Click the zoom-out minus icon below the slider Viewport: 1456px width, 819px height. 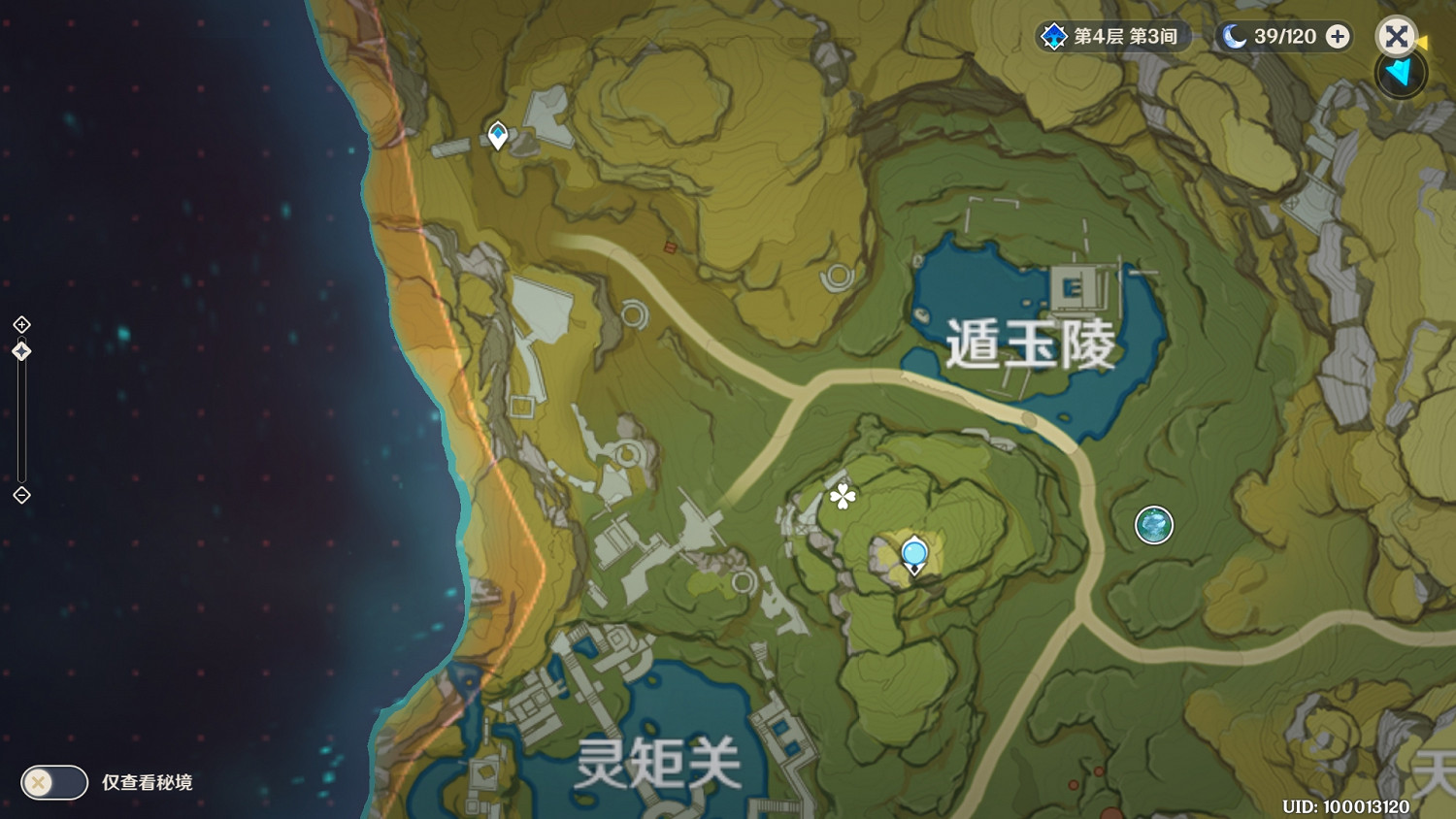tap(19, 497)
